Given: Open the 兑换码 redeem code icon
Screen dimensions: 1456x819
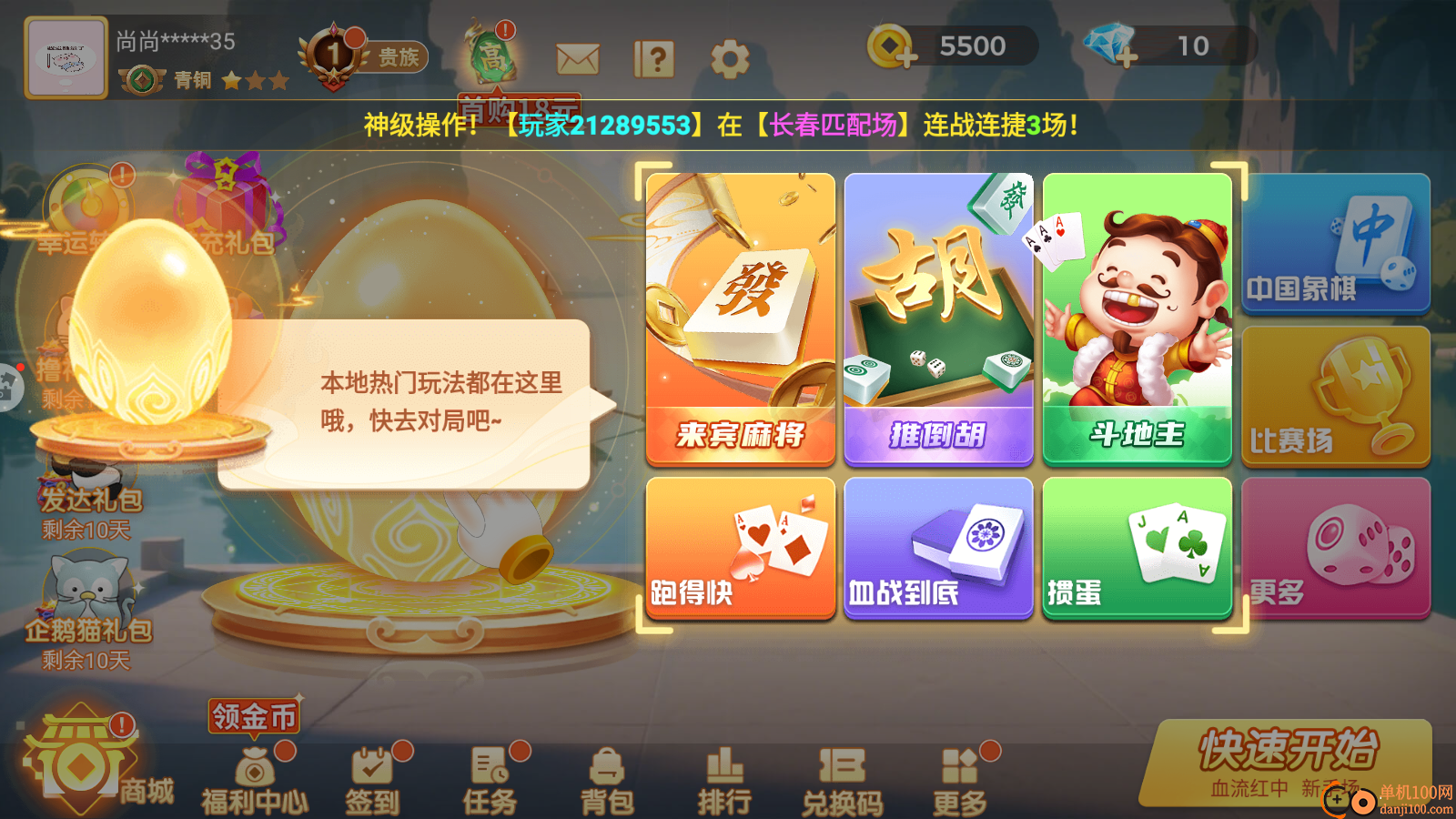Looking at the screenshot, I should [x=842, y=773].
